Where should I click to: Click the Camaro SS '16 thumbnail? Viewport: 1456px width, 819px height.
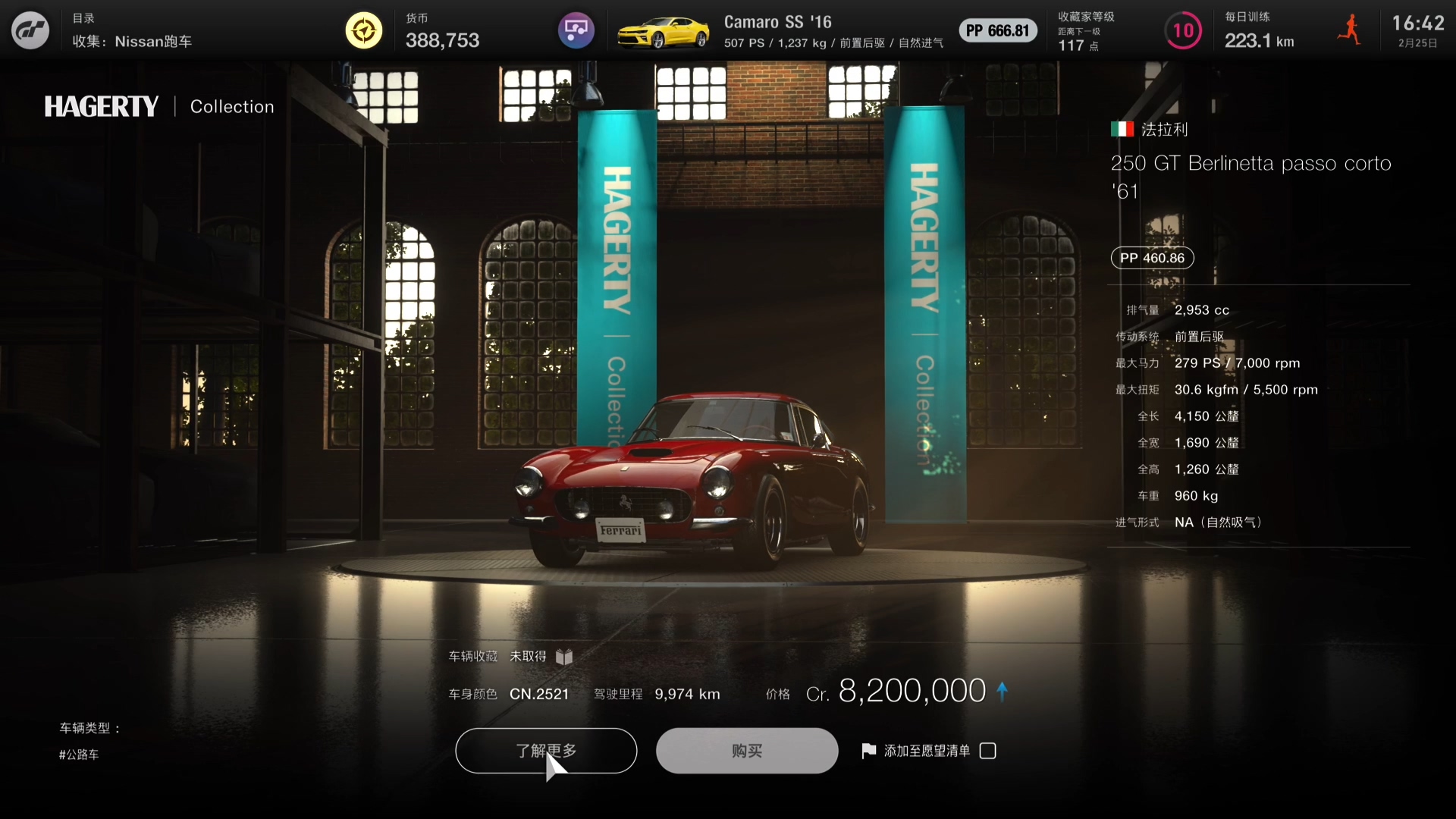pos(663,30)
